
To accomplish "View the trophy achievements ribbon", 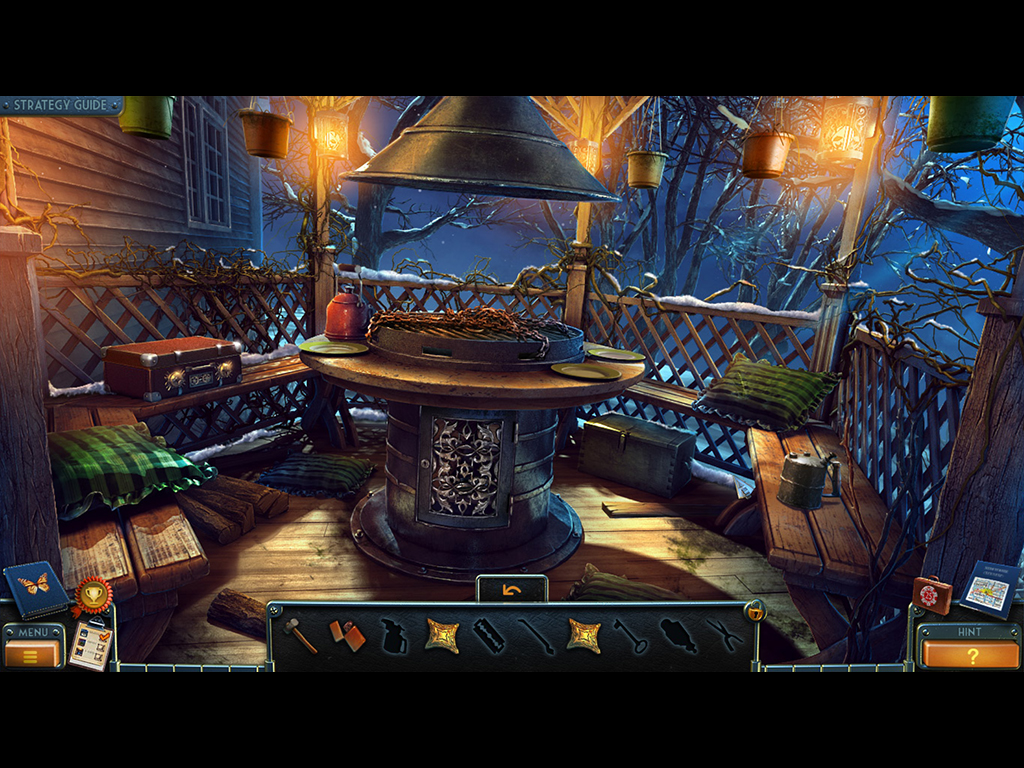I will pos(92,595).
